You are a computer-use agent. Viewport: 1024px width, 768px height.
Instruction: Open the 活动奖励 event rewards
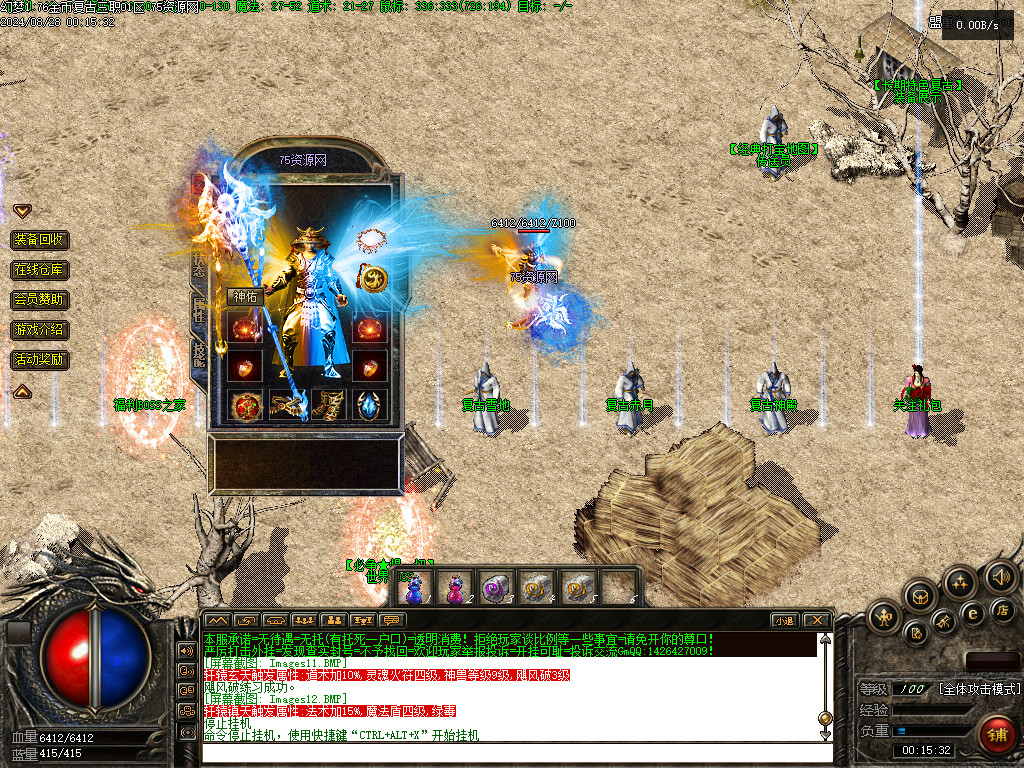[x=40, y=359]
